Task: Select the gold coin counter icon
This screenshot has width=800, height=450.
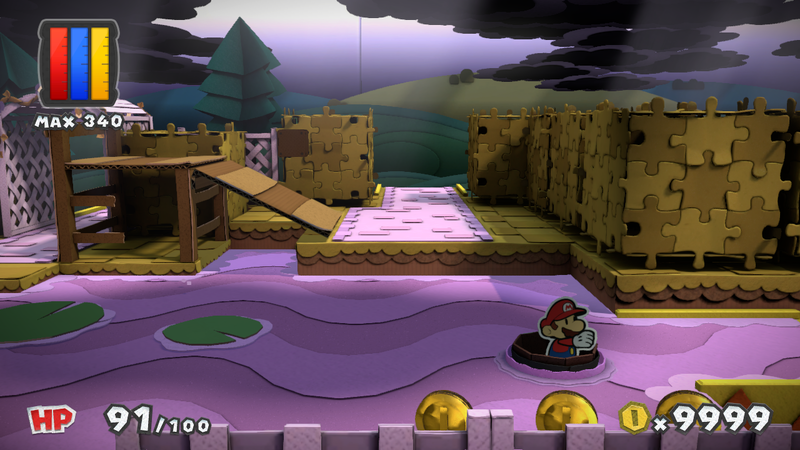Action: click(x=632, y=416)
